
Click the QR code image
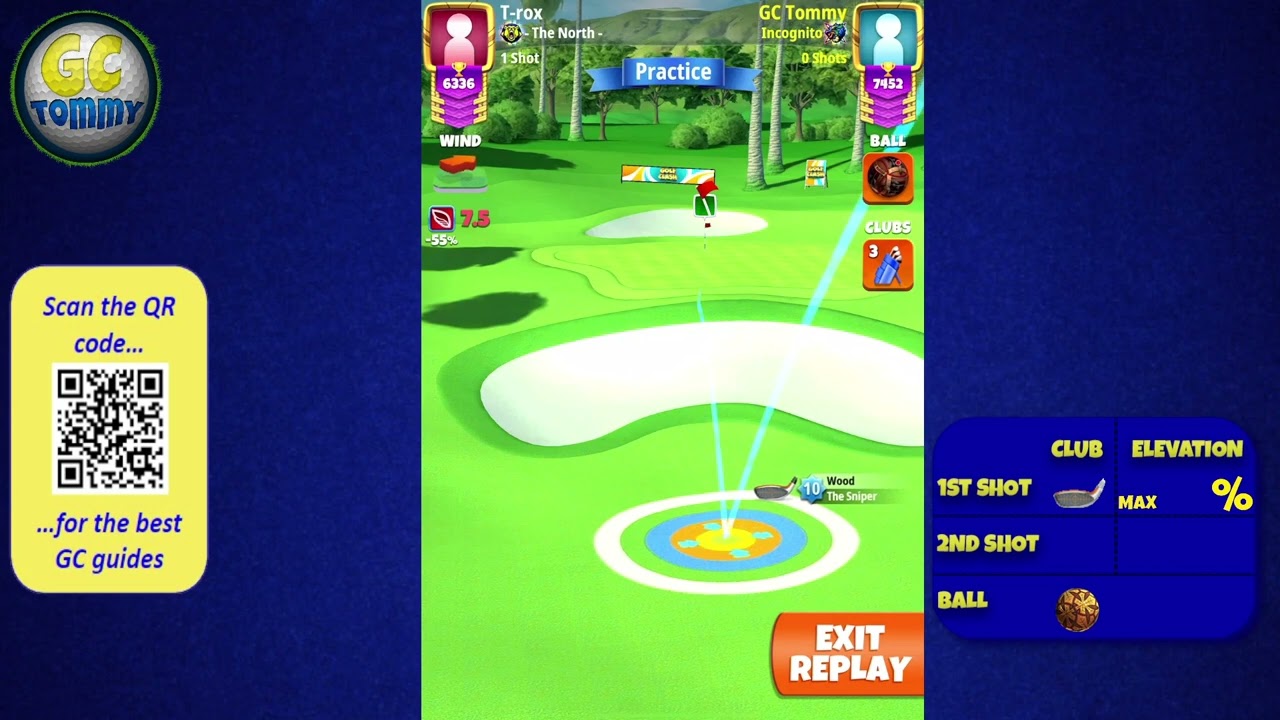pos(110,428)
